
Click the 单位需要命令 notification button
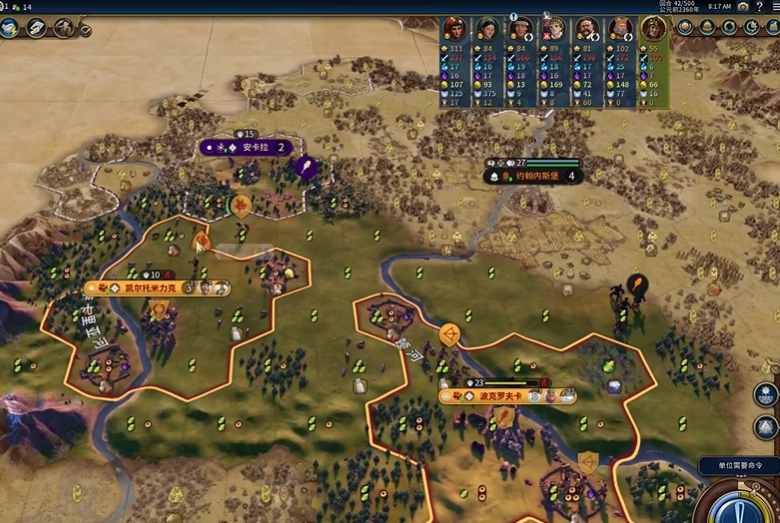tap(738, 466)
